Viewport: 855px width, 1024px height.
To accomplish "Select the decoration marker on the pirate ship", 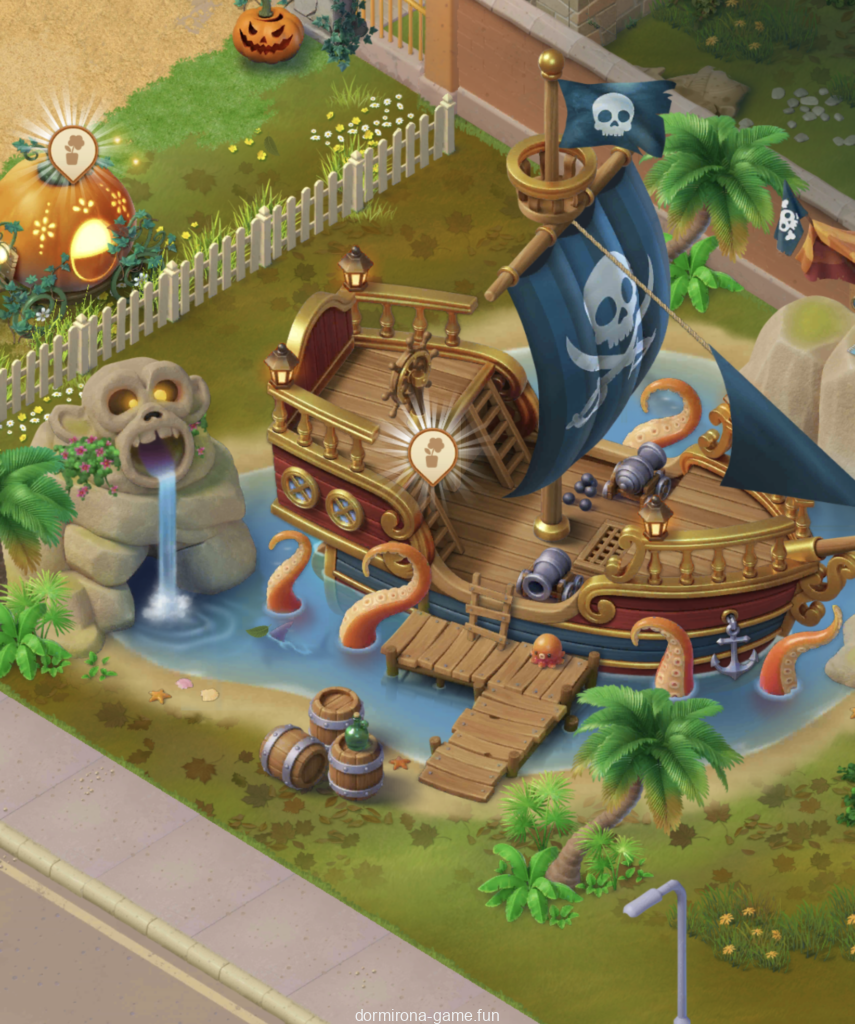I will [432, 455].
